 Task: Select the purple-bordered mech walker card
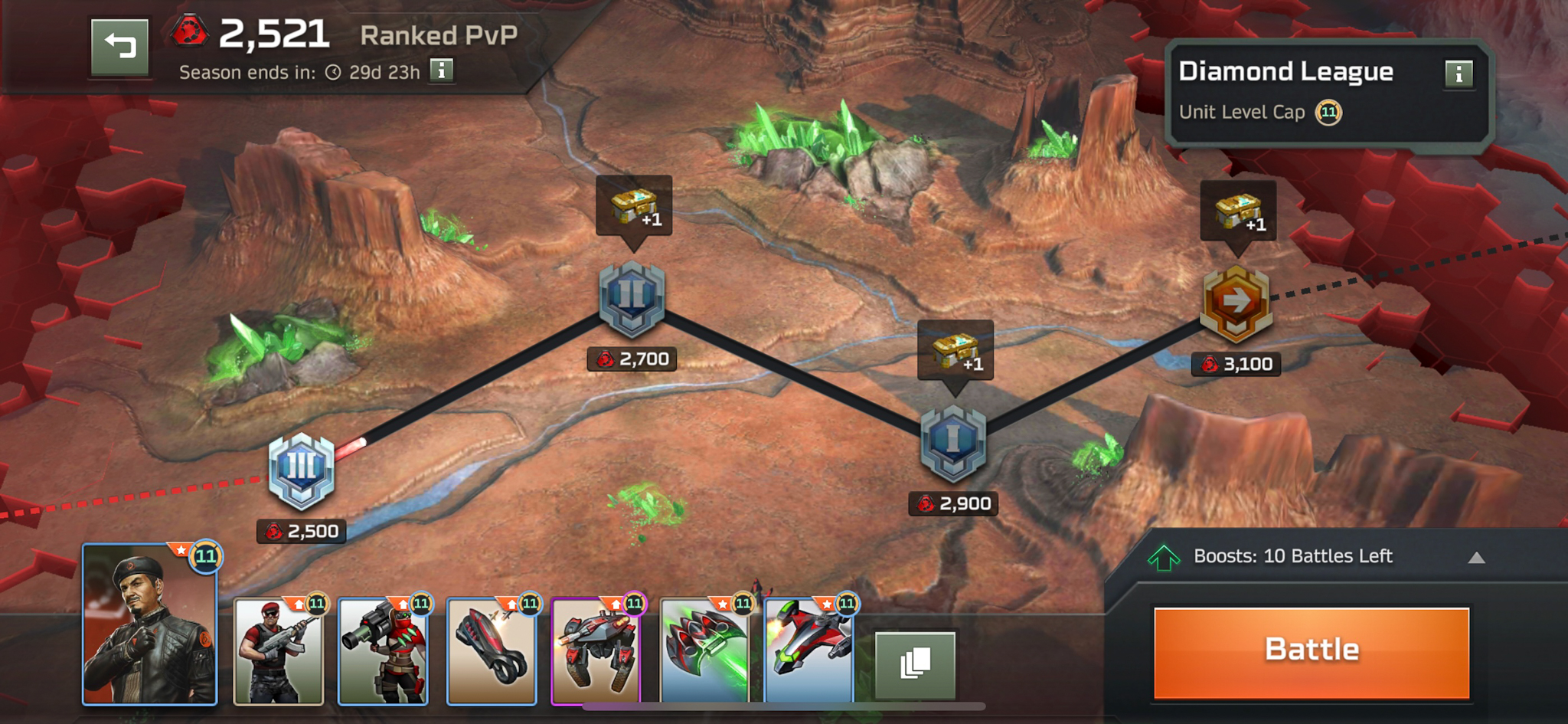(596, 651)
